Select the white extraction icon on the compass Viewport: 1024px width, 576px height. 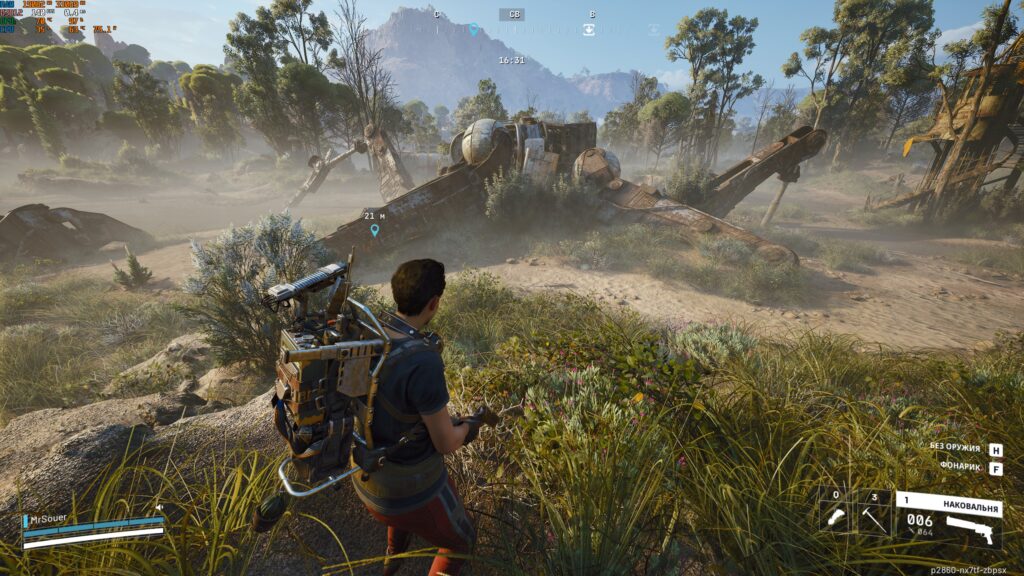(589, 30)
